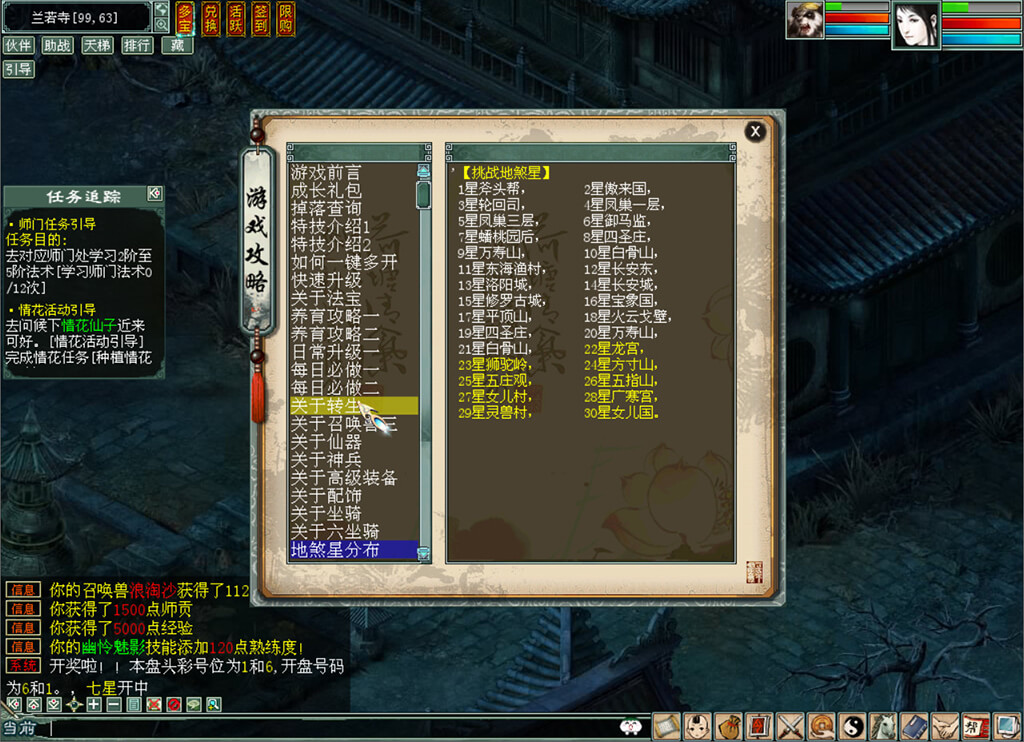Screen dimensions: 1024x742
Task: Open the white horse mount icon
Action: (x=882, y=726)
